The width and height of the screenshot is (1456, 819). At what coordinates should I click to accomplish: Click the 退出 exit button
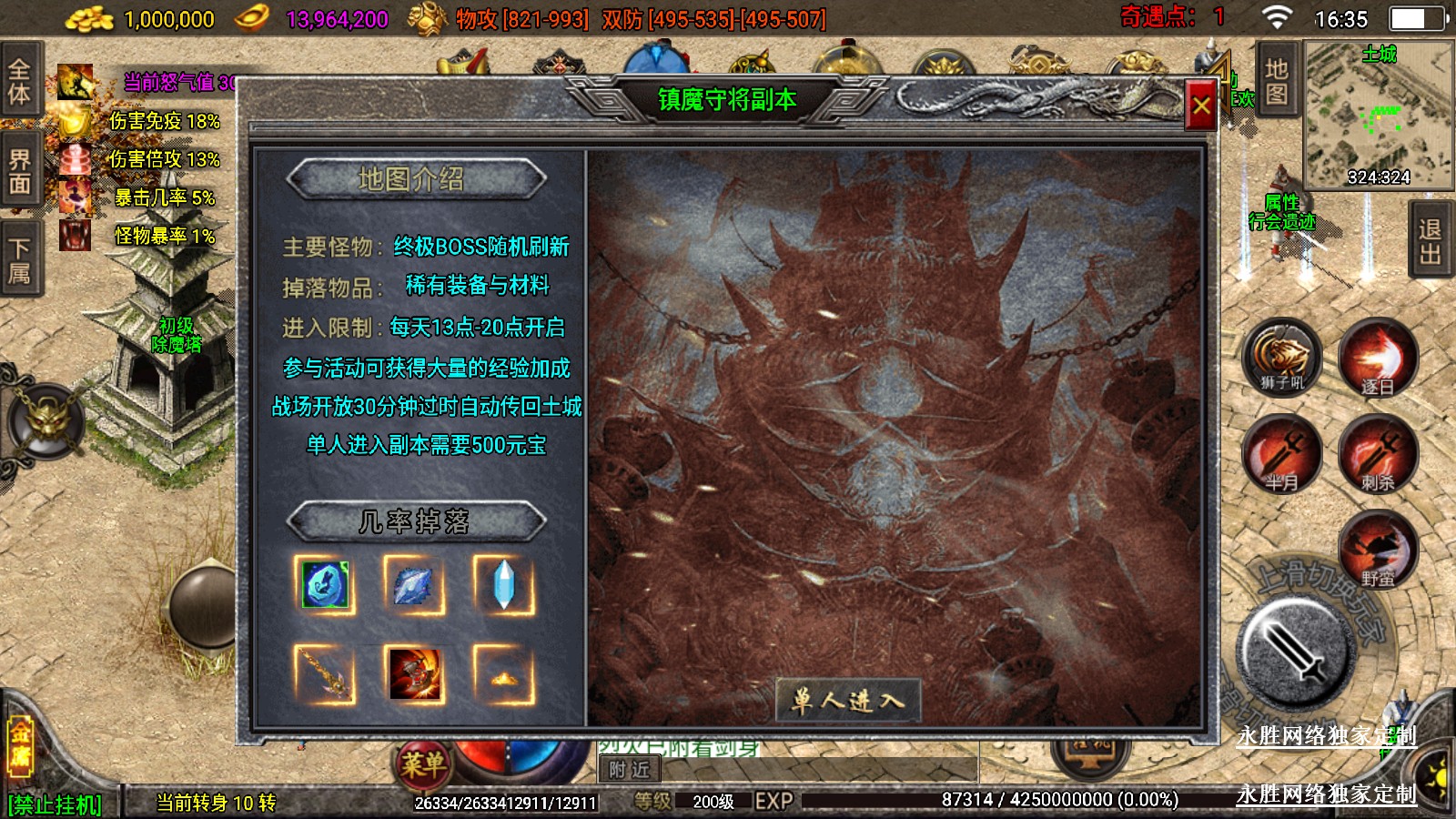pyautogui.click(x=1430, y=241)
